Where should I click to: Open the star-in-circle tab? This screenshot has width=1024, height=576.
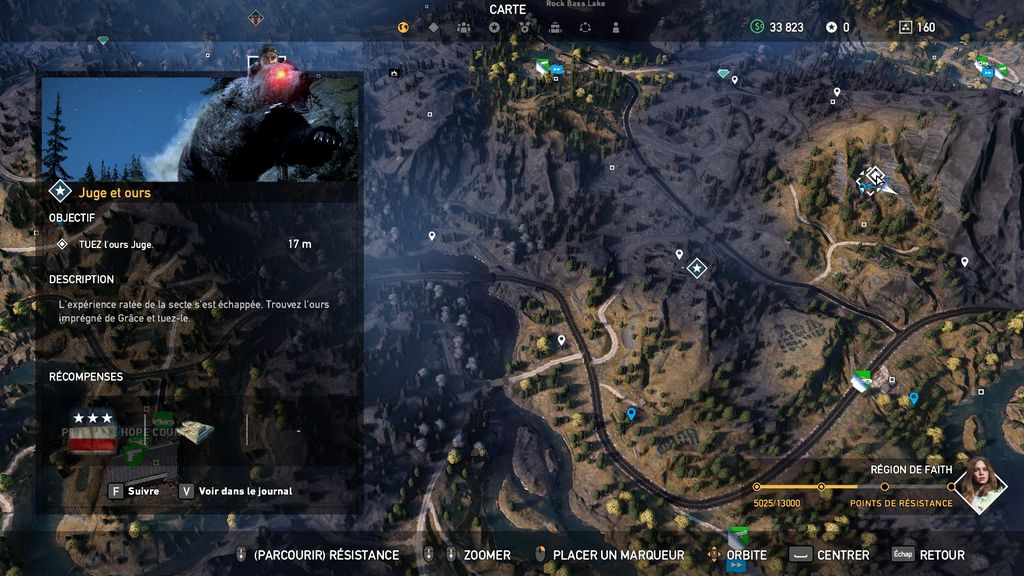494,27
